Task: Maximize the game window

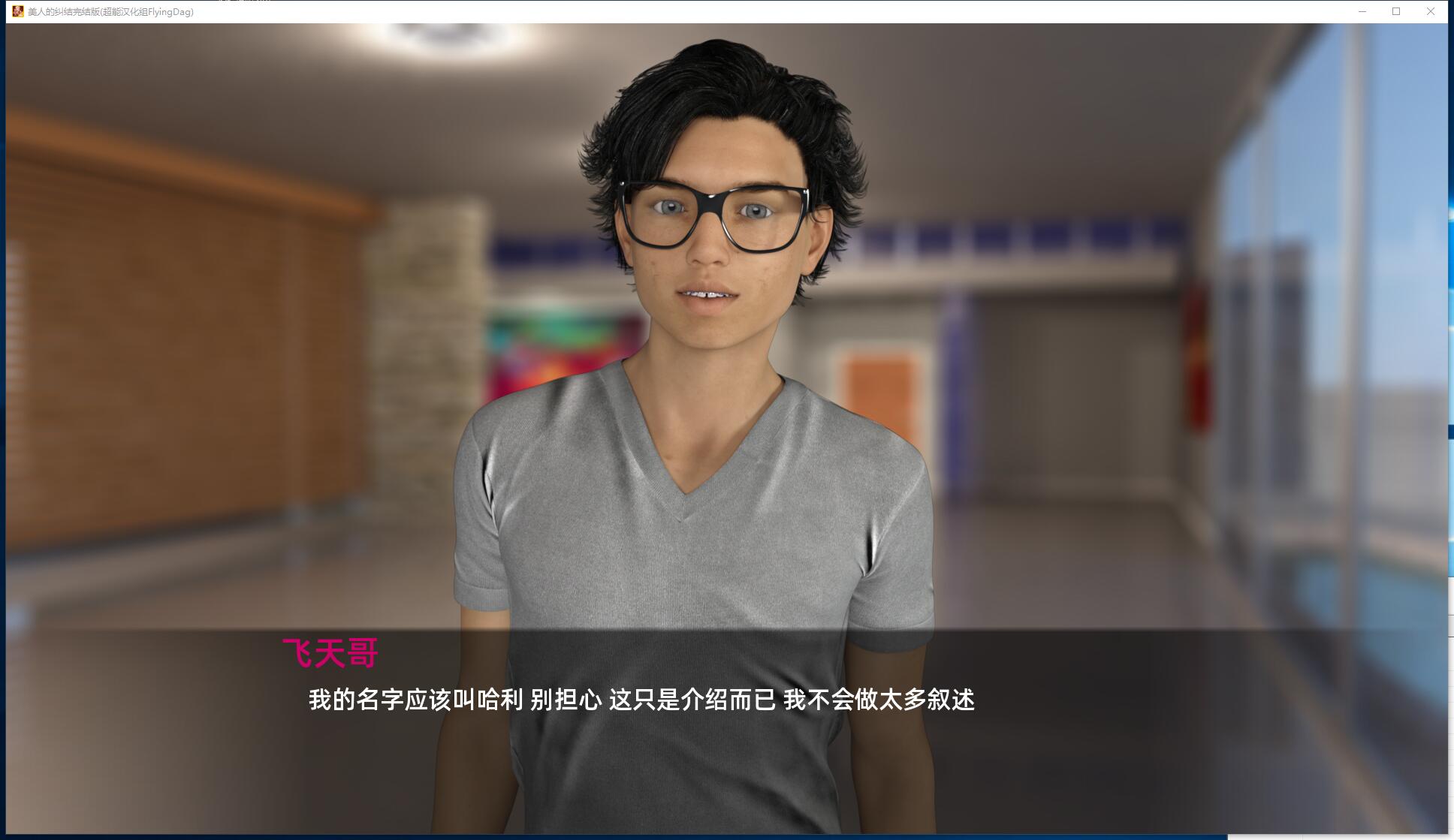Action: [1396, 12]
